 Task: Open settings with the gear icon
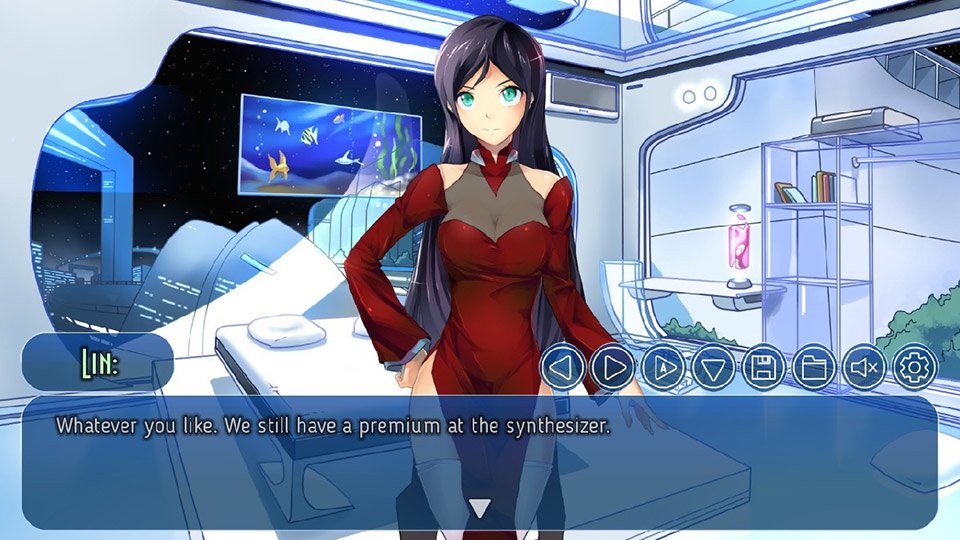(x=914, y=368)
